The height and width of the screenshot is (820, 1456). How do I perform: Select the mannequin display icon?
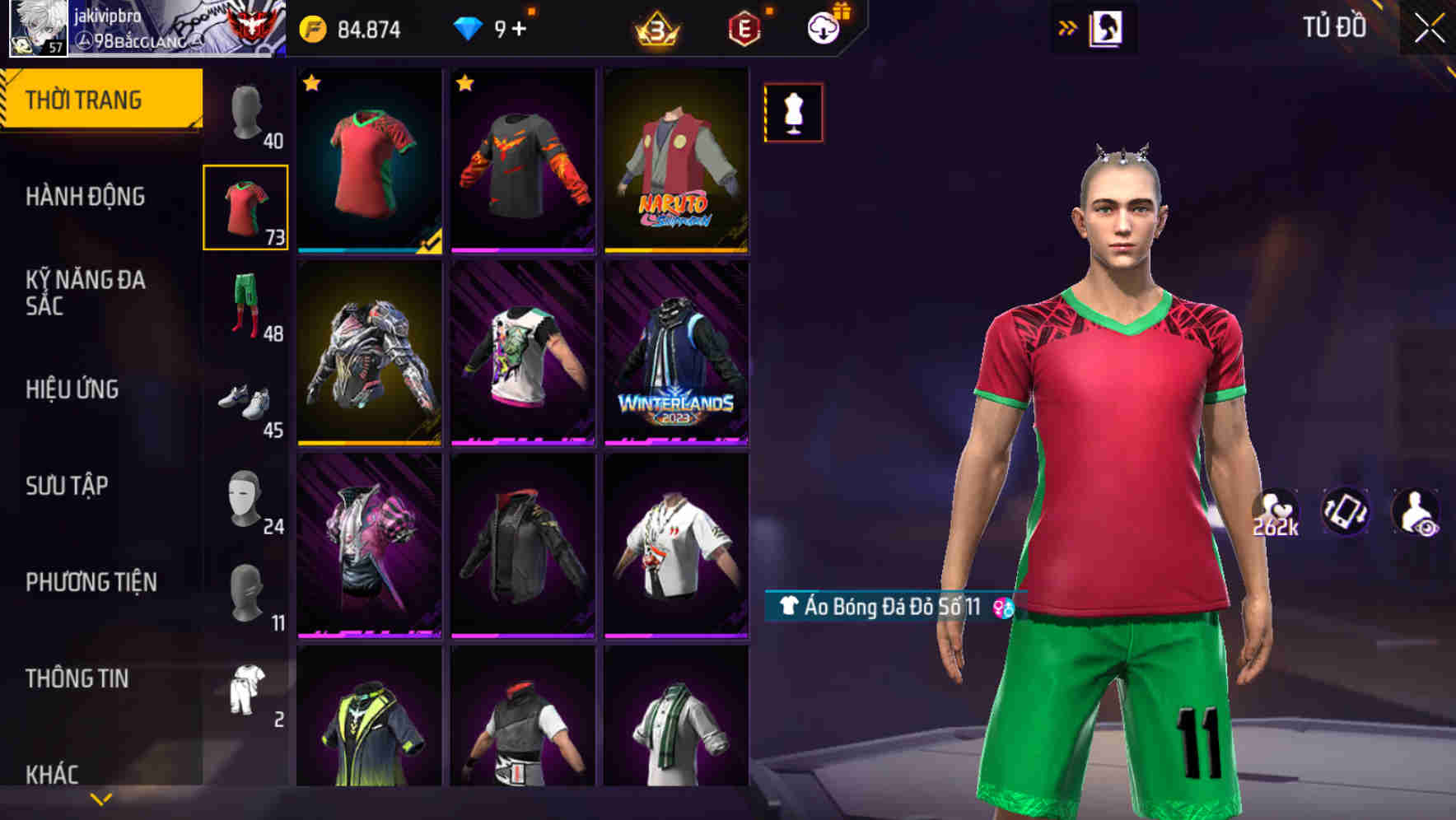coord(792,113)
